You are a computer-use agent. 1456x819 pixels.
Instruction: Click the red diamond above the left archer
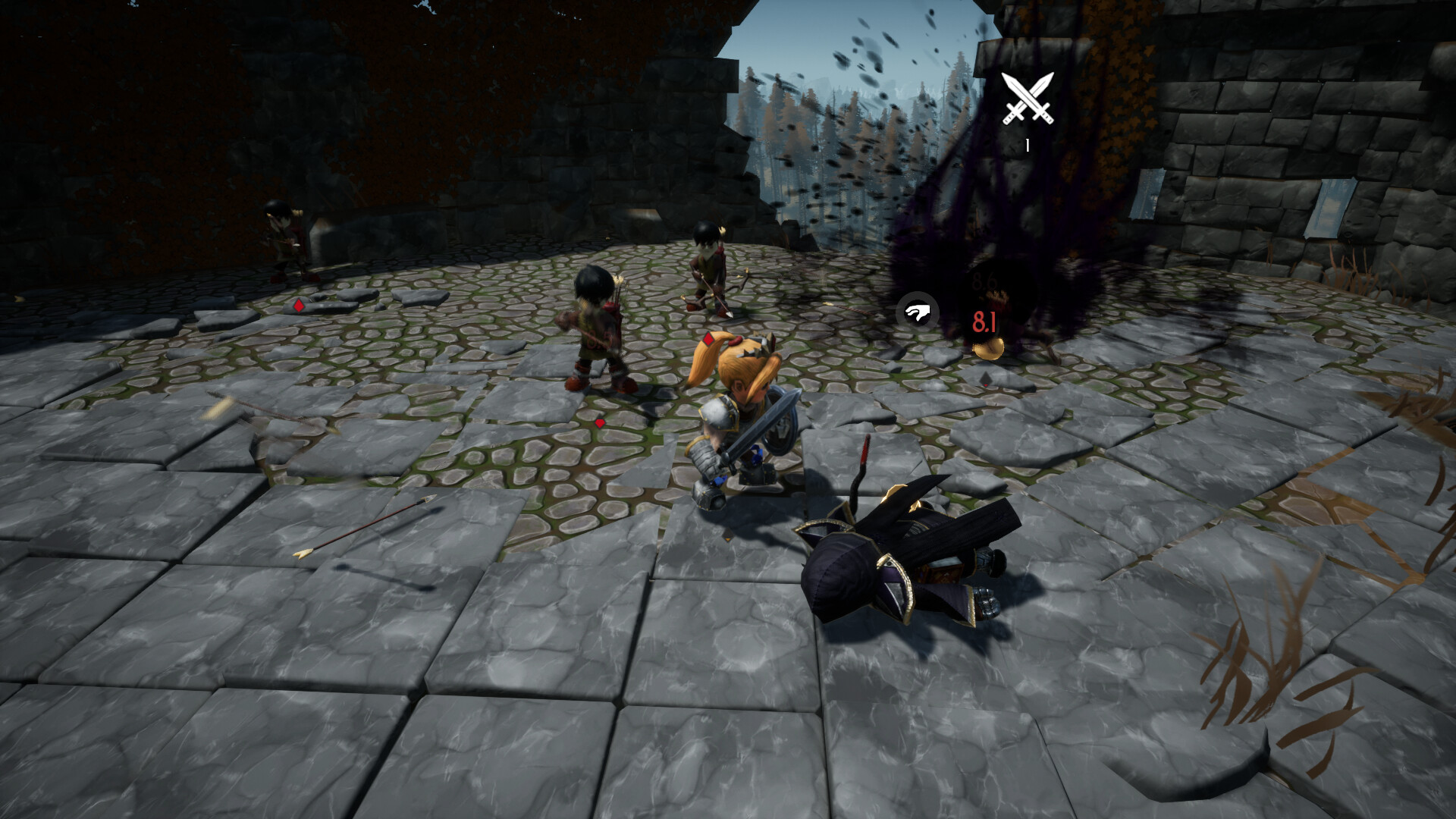pyautogui.click(x=298, y=304)
